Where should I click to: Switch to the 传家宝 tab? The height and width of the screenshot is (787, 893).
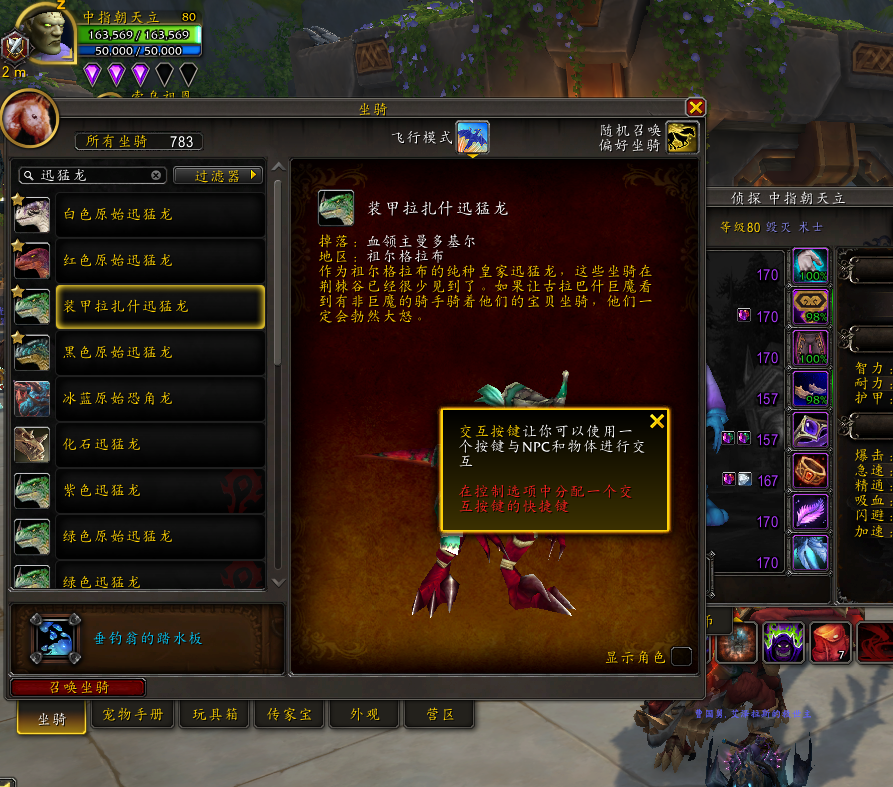pos(288,715)
